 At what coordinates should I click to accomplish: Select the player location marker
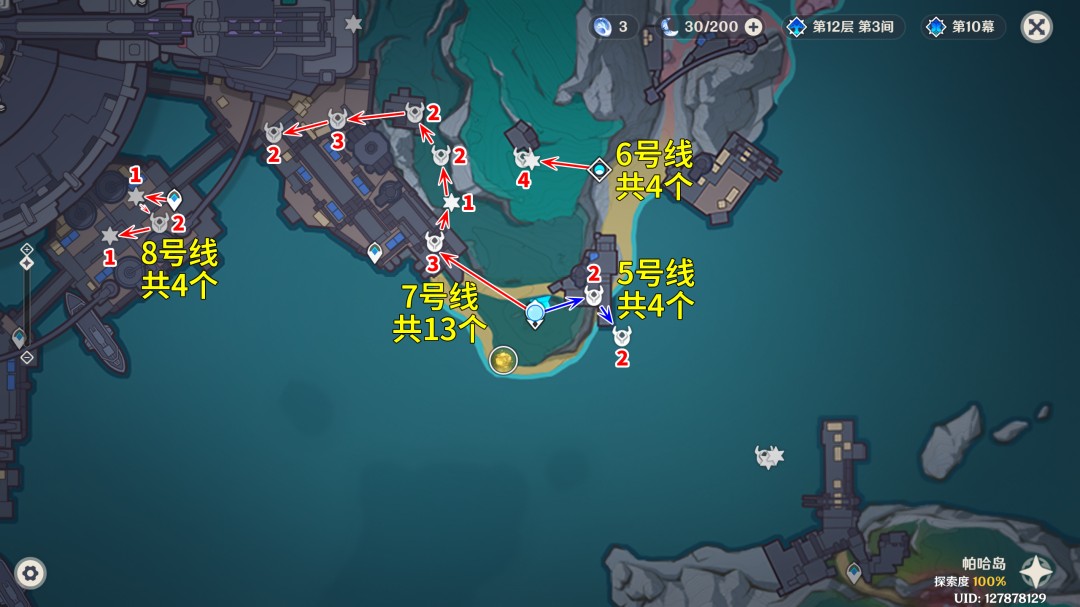click(536, 312)
